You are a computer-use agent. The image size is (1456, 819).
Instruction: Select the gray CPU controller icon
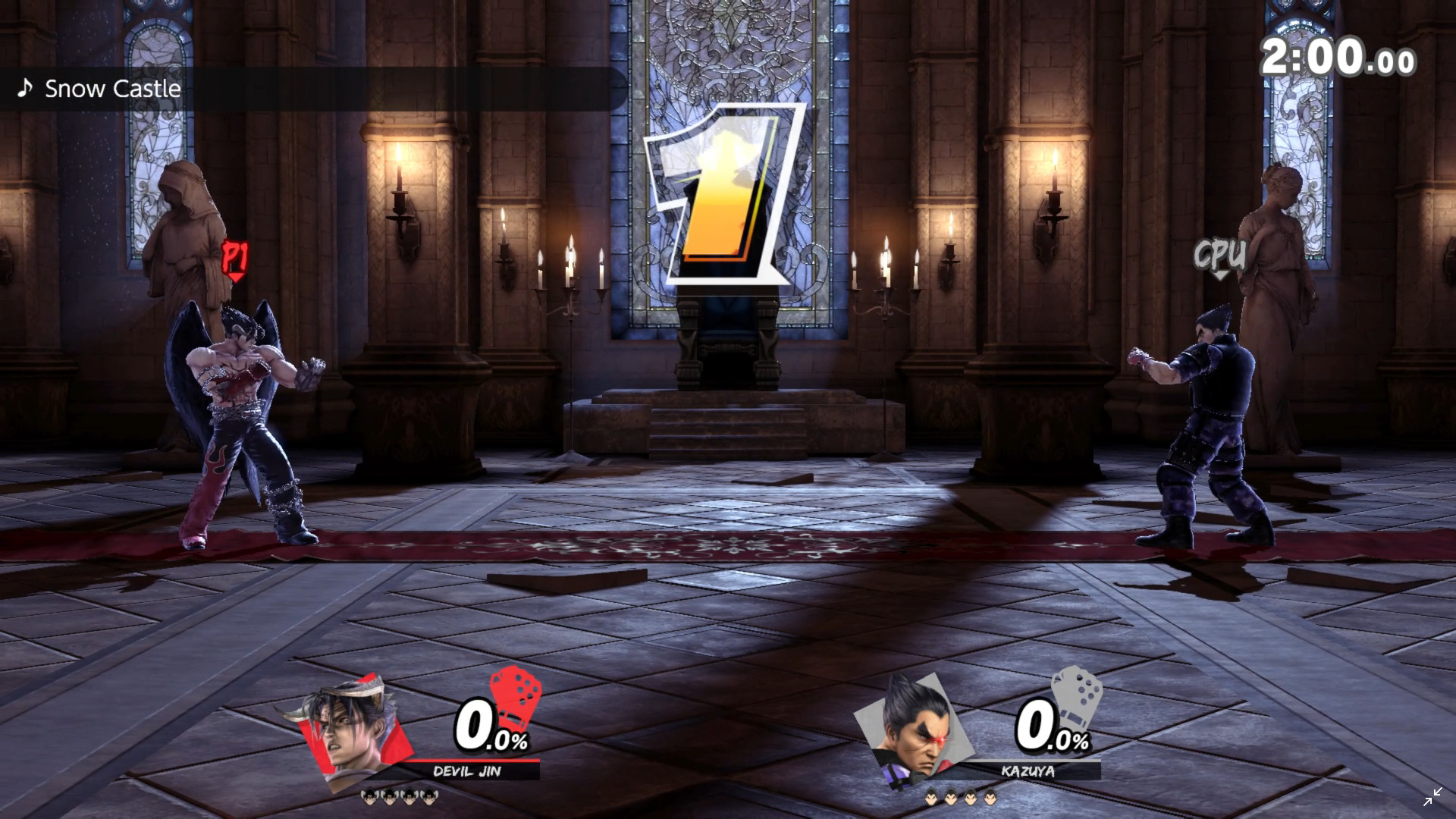[1077, 694]
